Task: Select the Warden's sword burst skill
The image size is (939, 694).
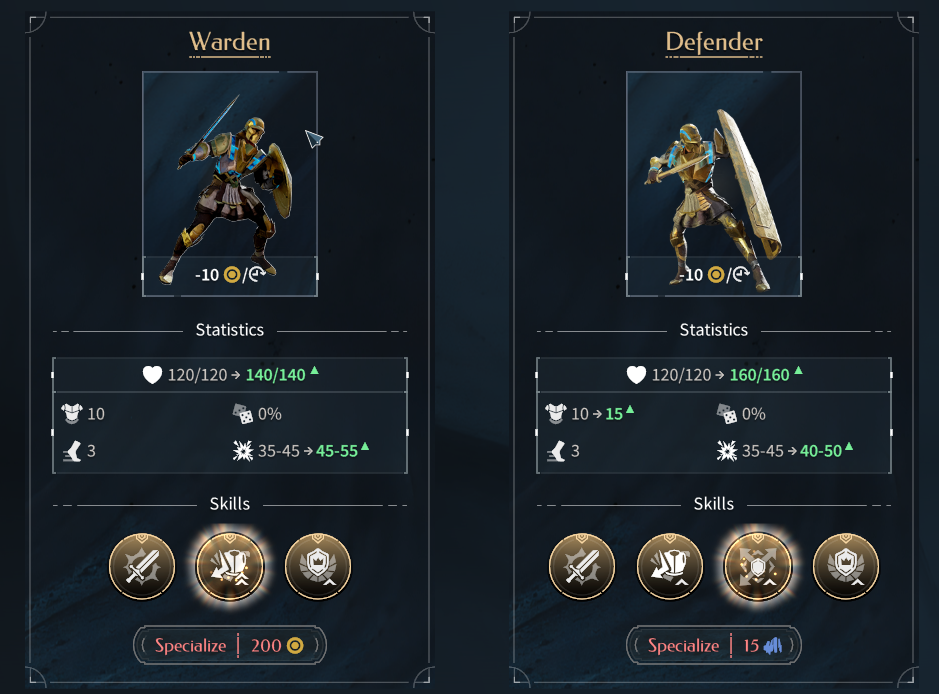Action: click(x=142, y=567)
